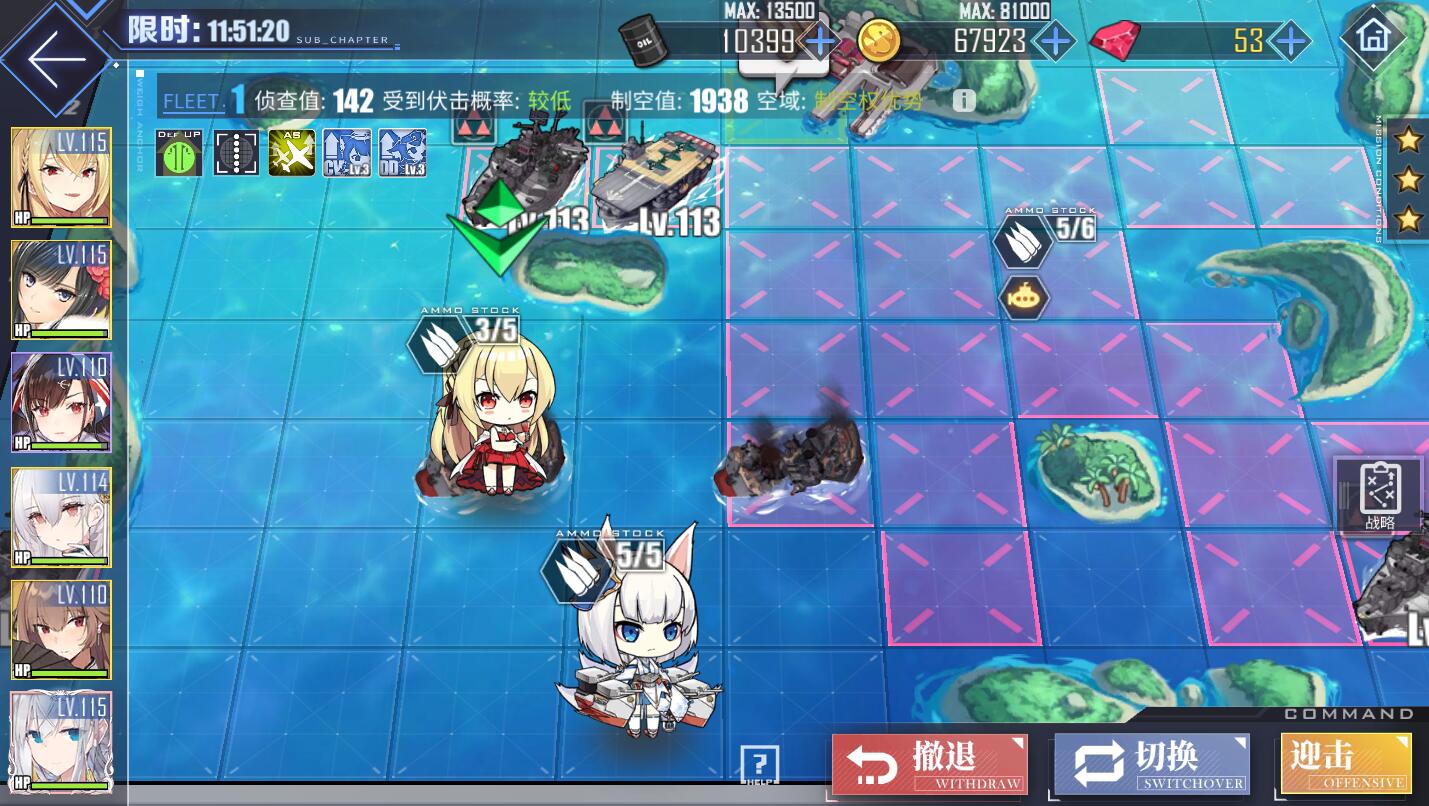Start the 迎击 Offensive battle
The width and height of the screenshot is (1429, 806).
[1345, 765]
